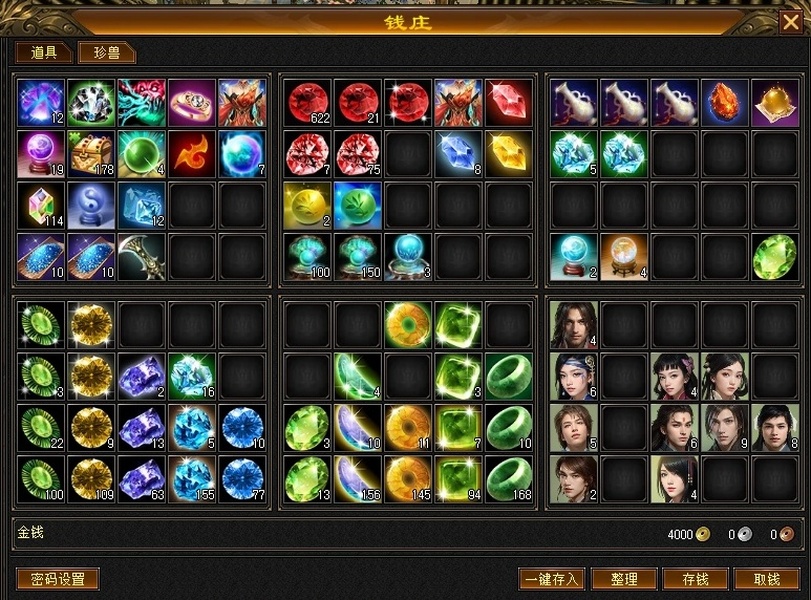The height and width of the screenshot is (600, 811).
Task: Switch to the 道具 tab
Action: [44, 53]
